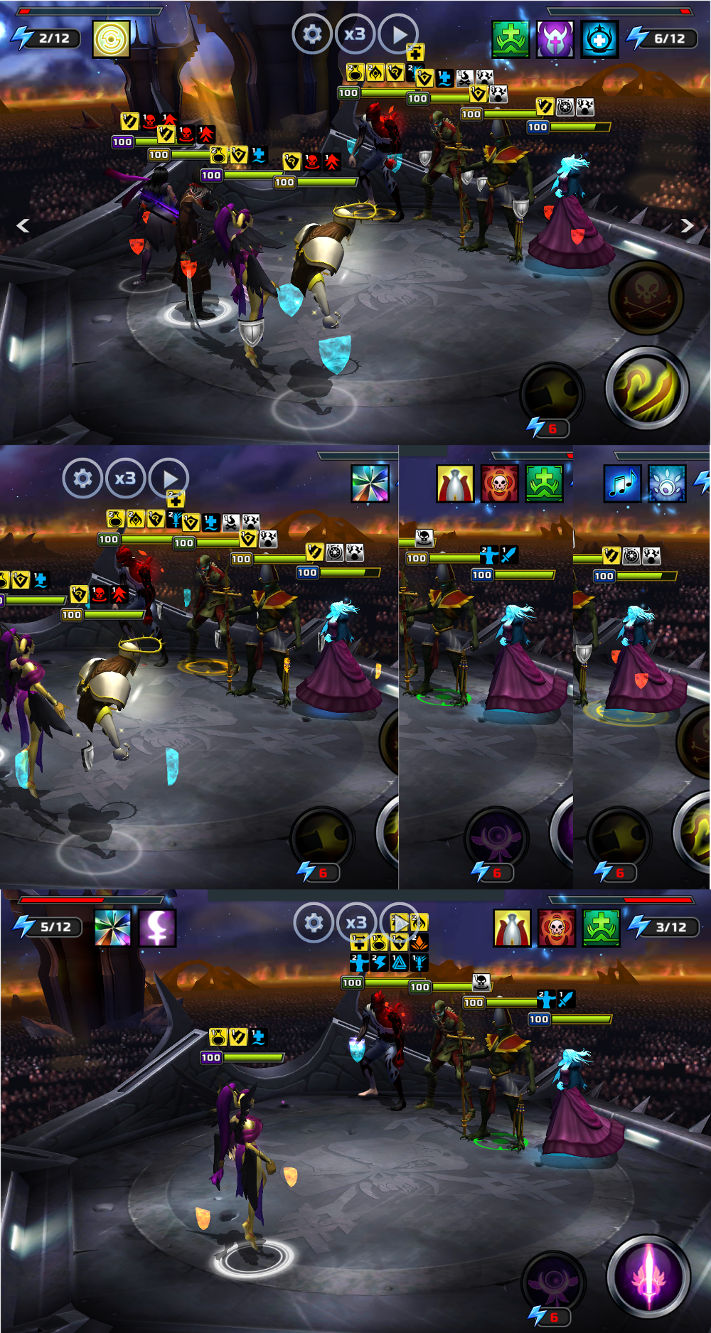The height and width of the screenshot is (1333, 711).
Task: Choose the blue circular cross skill icon
Action: [x=599, y=39]
